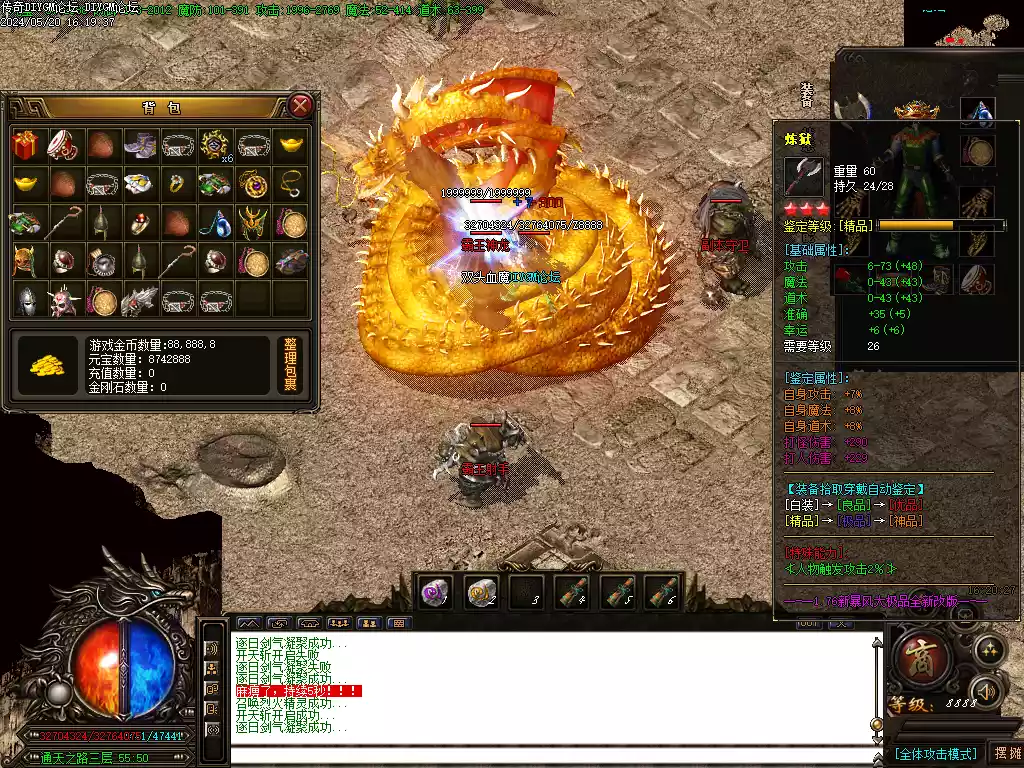Select the red gift box in the backpack
The image size is (1024, 768).
click(x=26, y=145)
